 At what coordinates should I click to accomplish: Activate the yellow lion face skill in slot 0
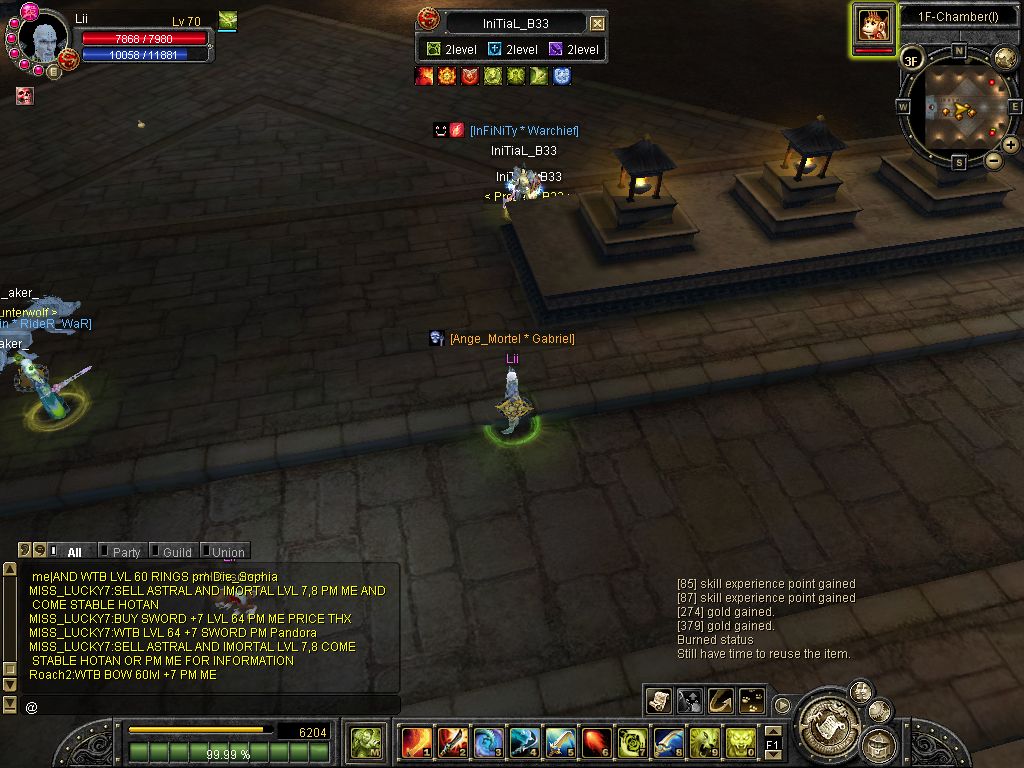[x=740, y=742]
